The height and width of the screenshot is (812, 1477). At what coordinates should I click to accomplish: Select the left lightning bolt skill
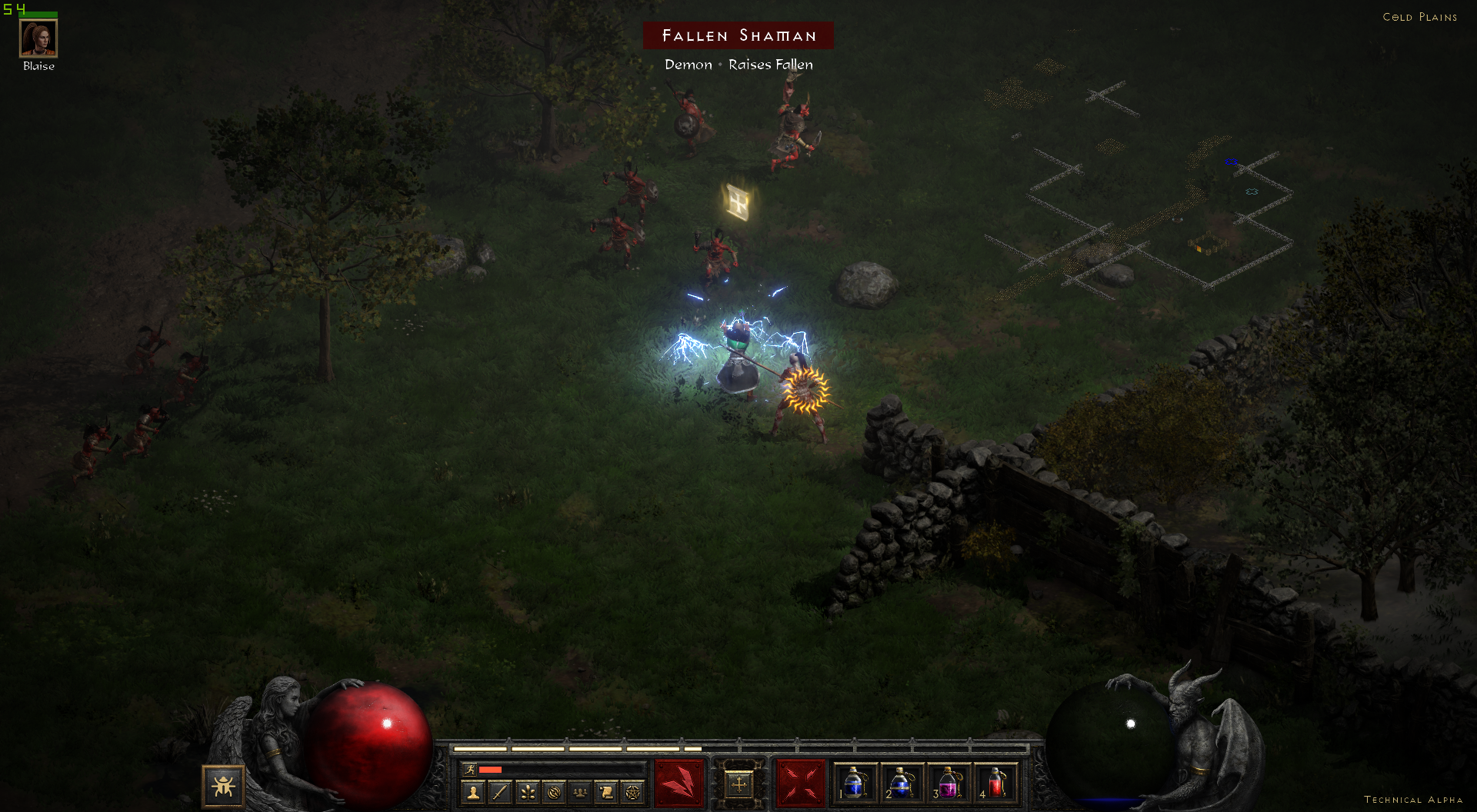(x=679, y=784)
